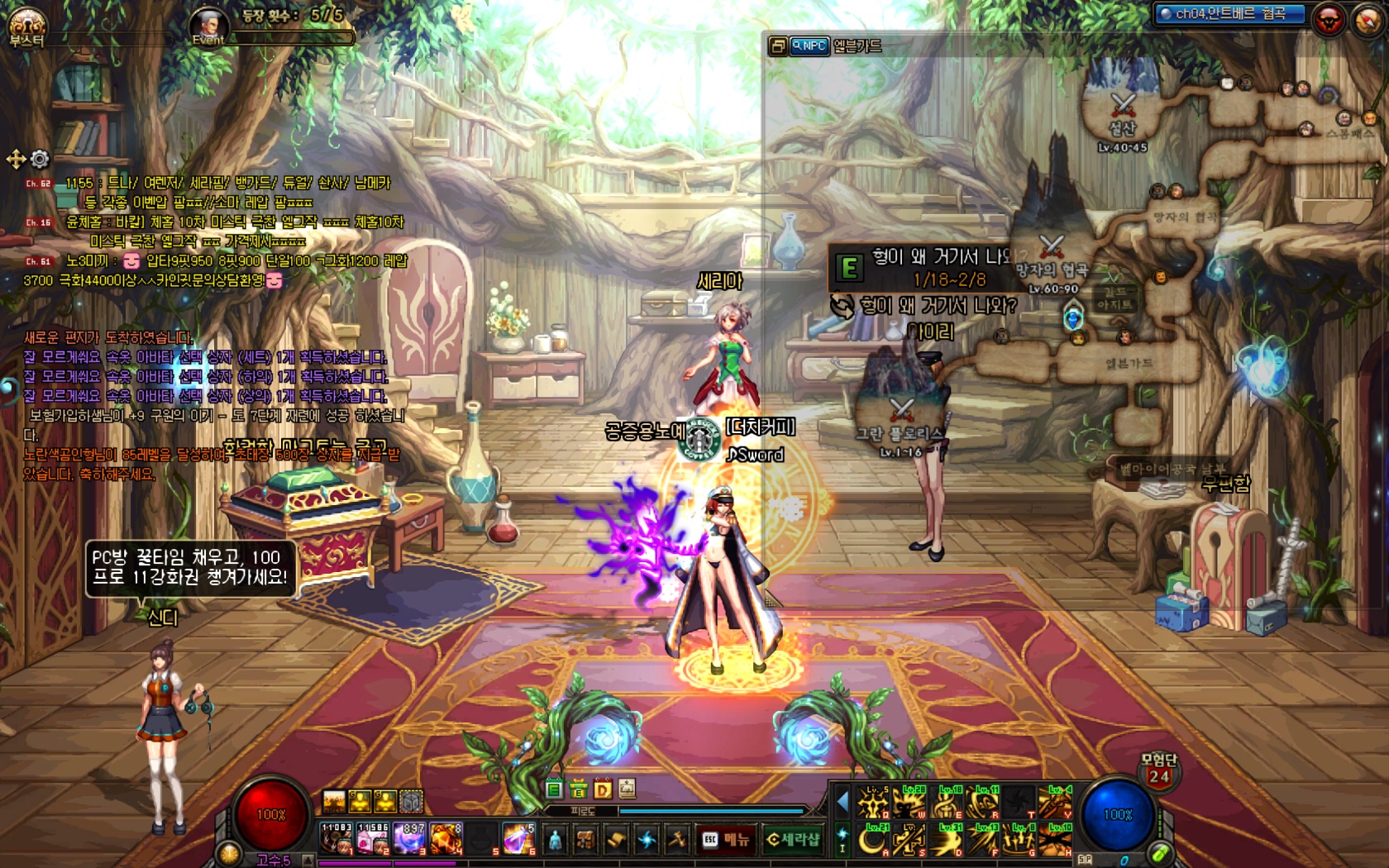Expand the skill bar with the blue arrow
1389x868 pixels.
click(x=842, y=802)
